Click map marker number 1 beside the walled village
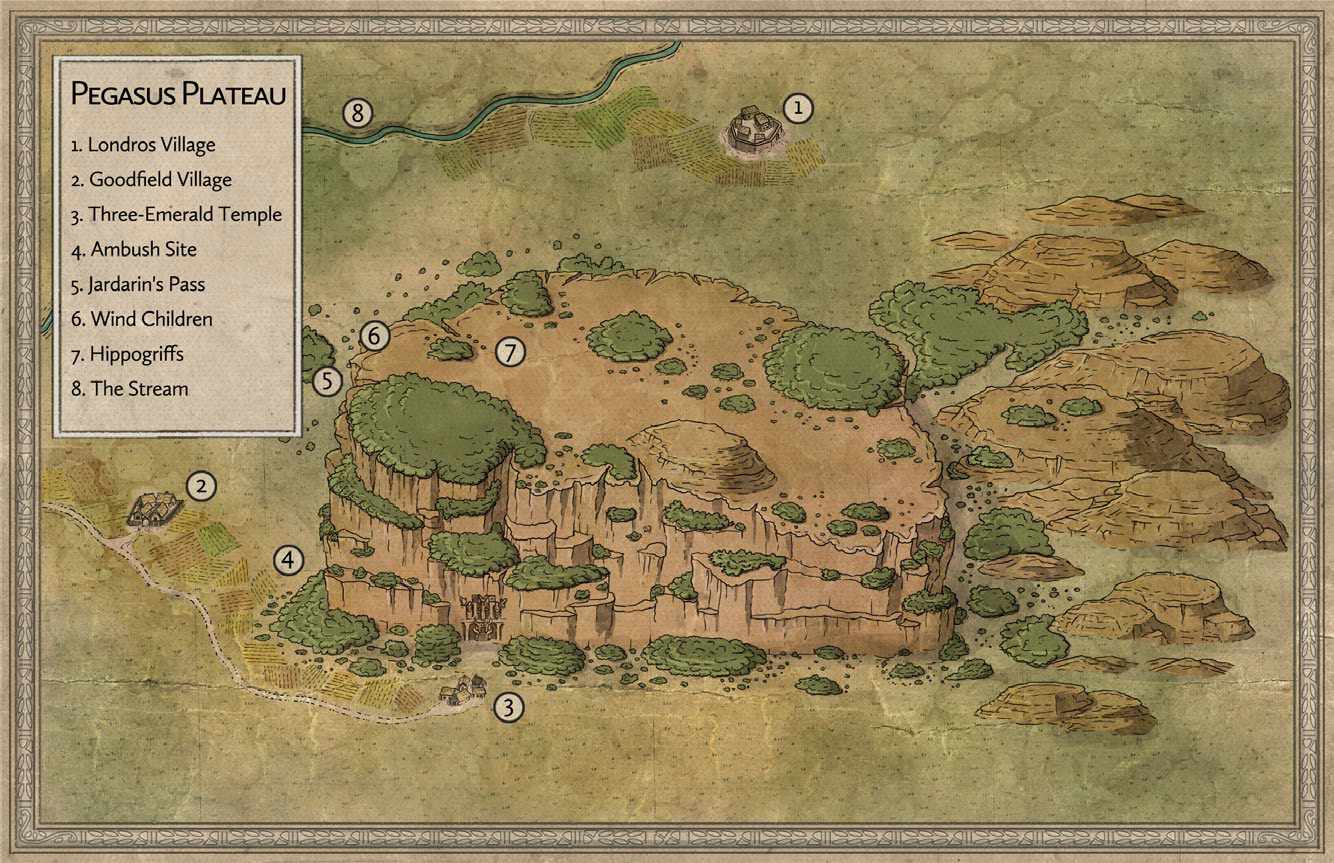 coord(798,107)
